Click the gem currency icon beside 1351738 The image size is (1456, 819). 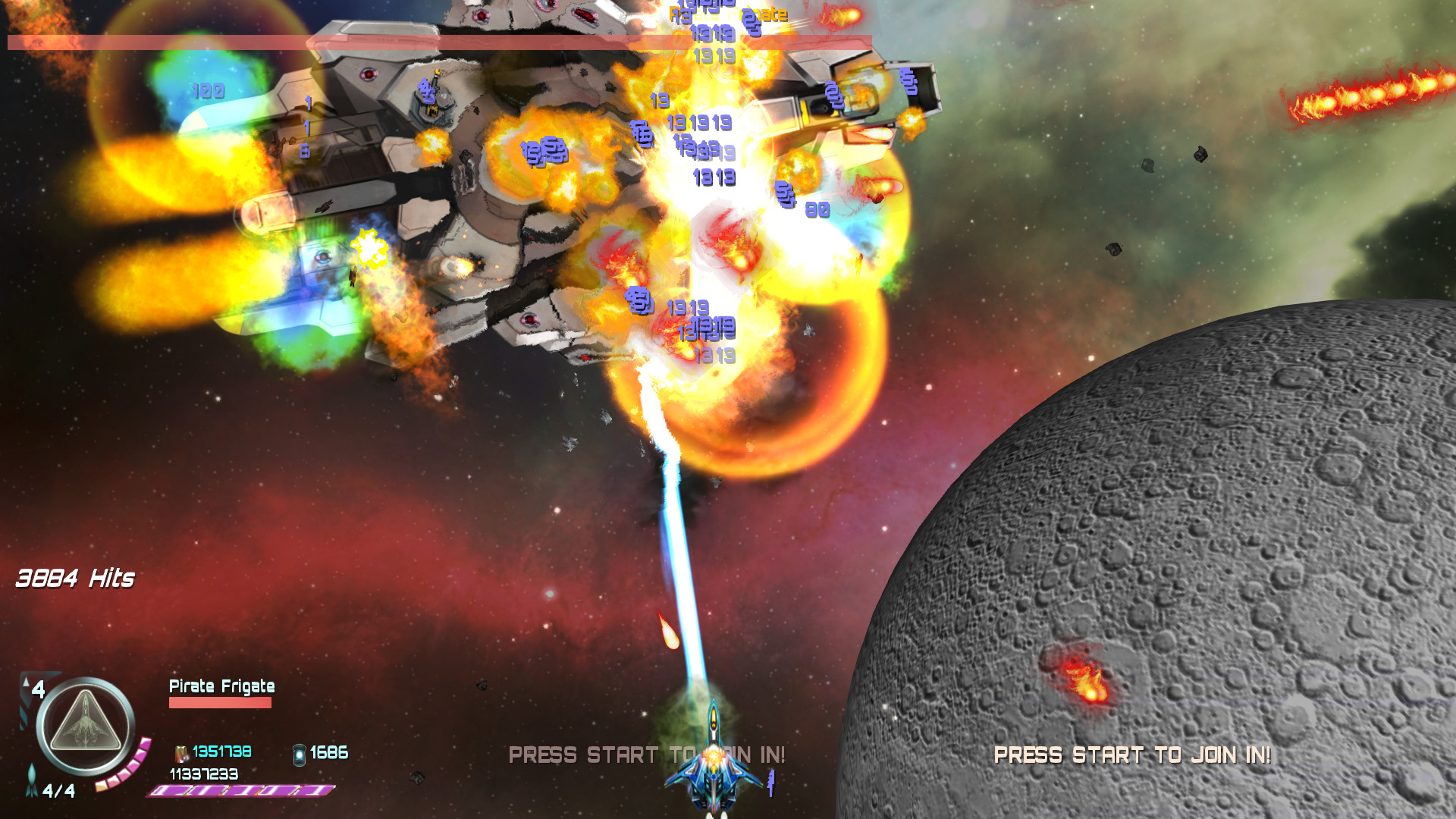[180, 755]
